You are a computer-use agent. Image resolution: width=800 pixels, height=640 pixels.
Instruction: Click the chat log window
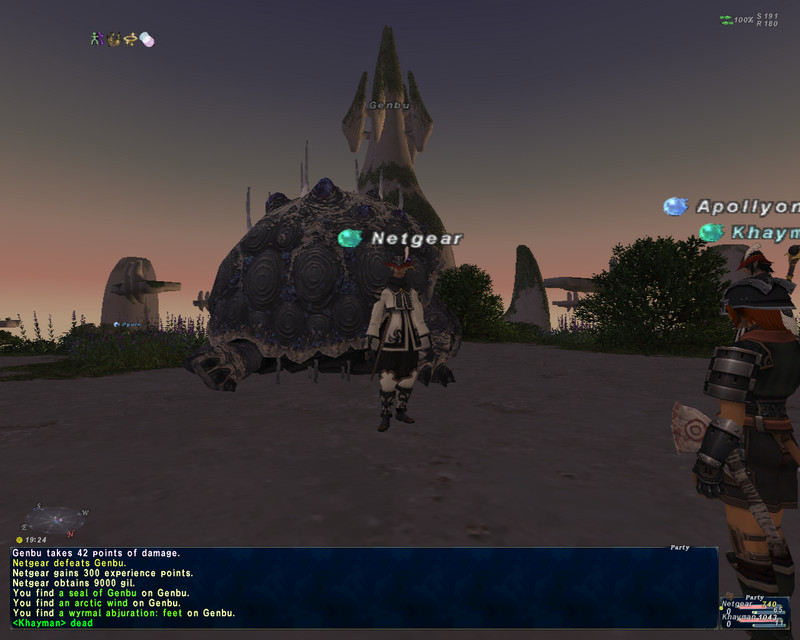click(360, 585)
